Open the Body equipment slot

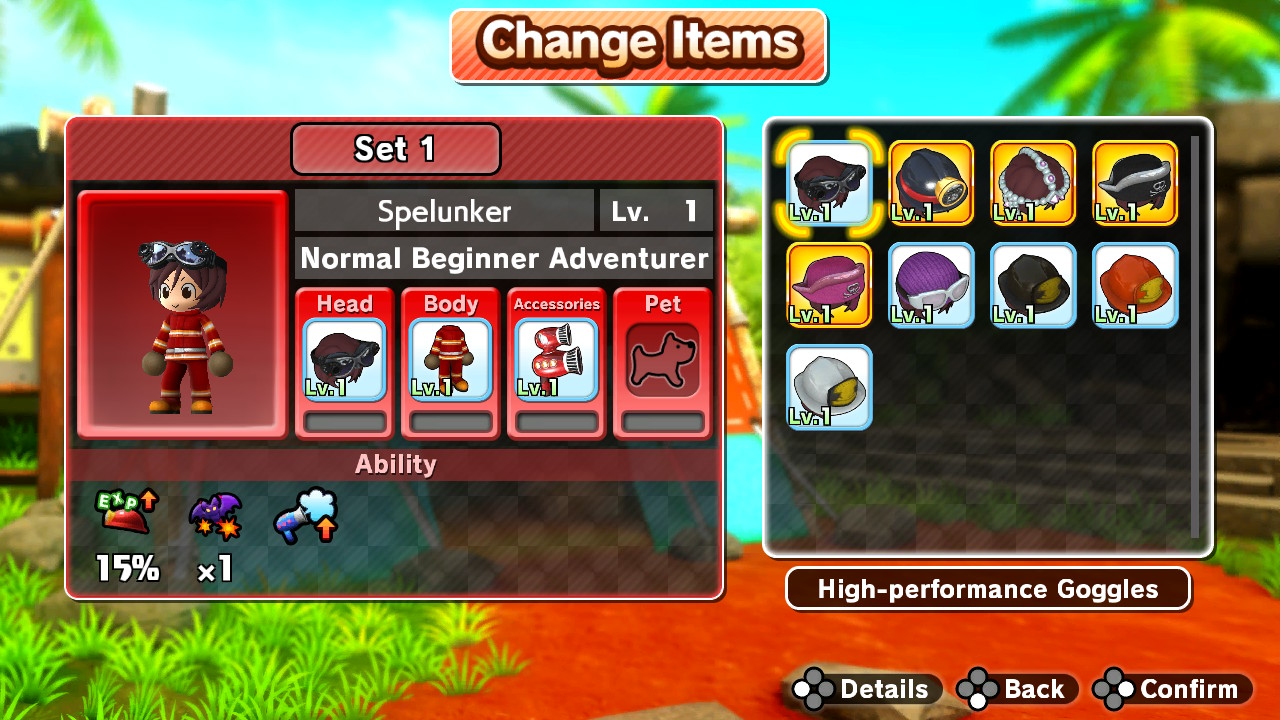click(x=449, y=360)
